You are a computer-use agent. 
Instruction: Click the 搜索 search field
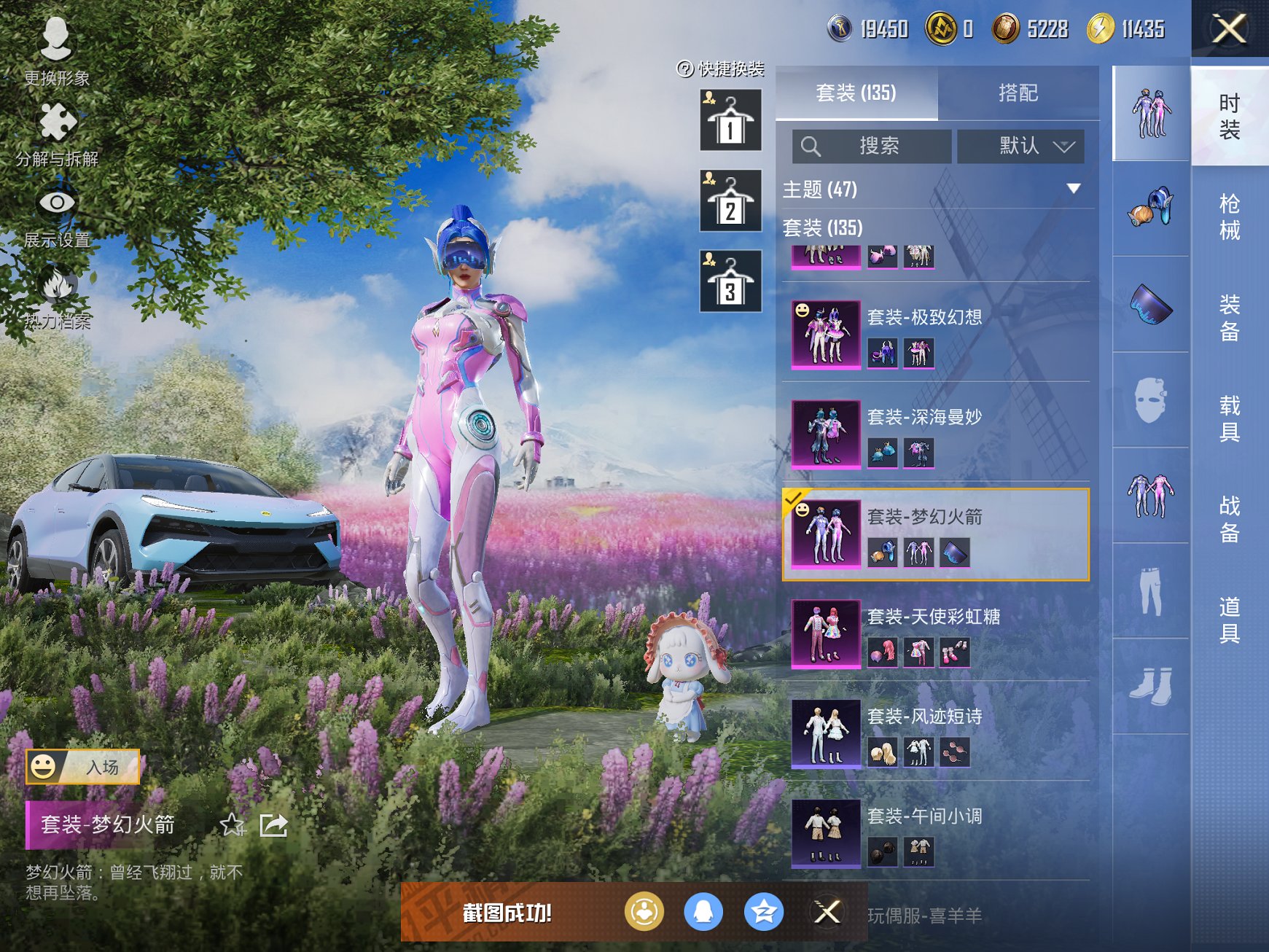872,147
